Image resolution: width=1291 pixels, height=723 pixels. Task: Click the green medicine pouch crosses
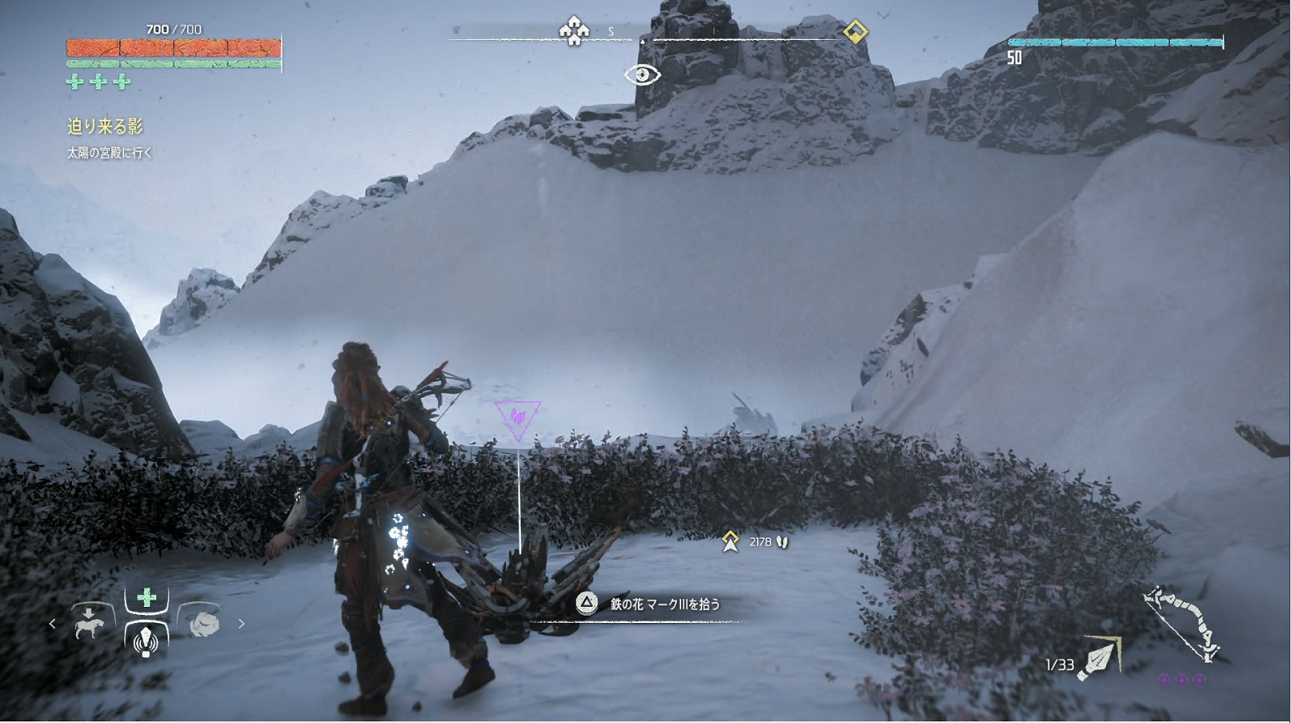coord(98,82)
